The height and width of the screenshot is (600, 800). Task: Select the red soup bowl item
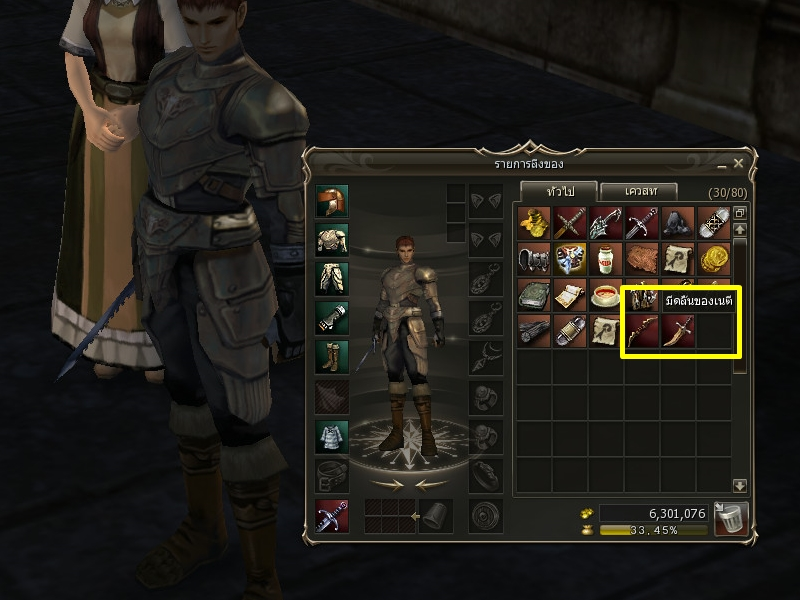[606, 295]
